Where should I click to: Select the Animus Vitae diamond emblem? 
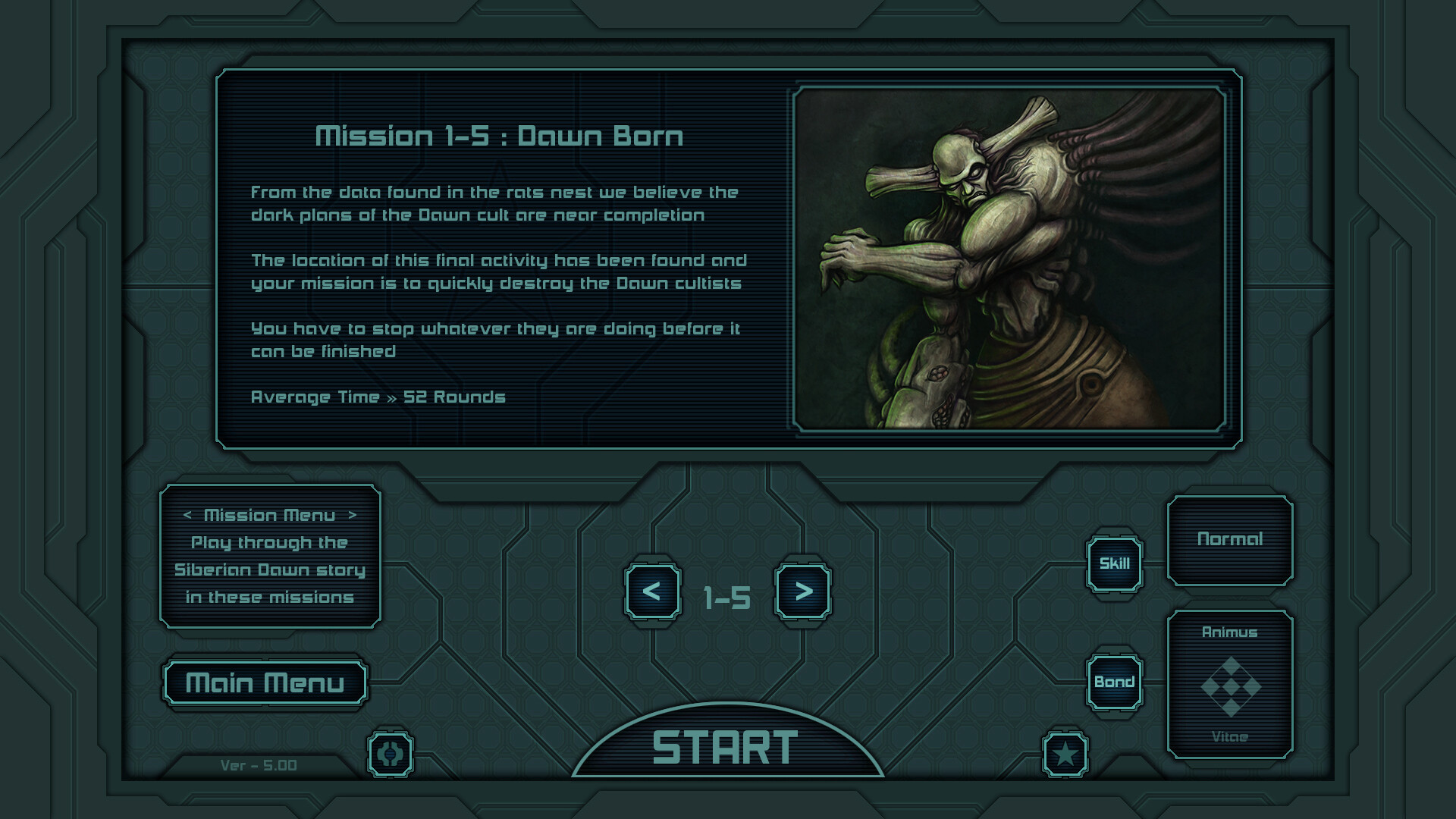pyautogui.click(x=1232, y=686)
